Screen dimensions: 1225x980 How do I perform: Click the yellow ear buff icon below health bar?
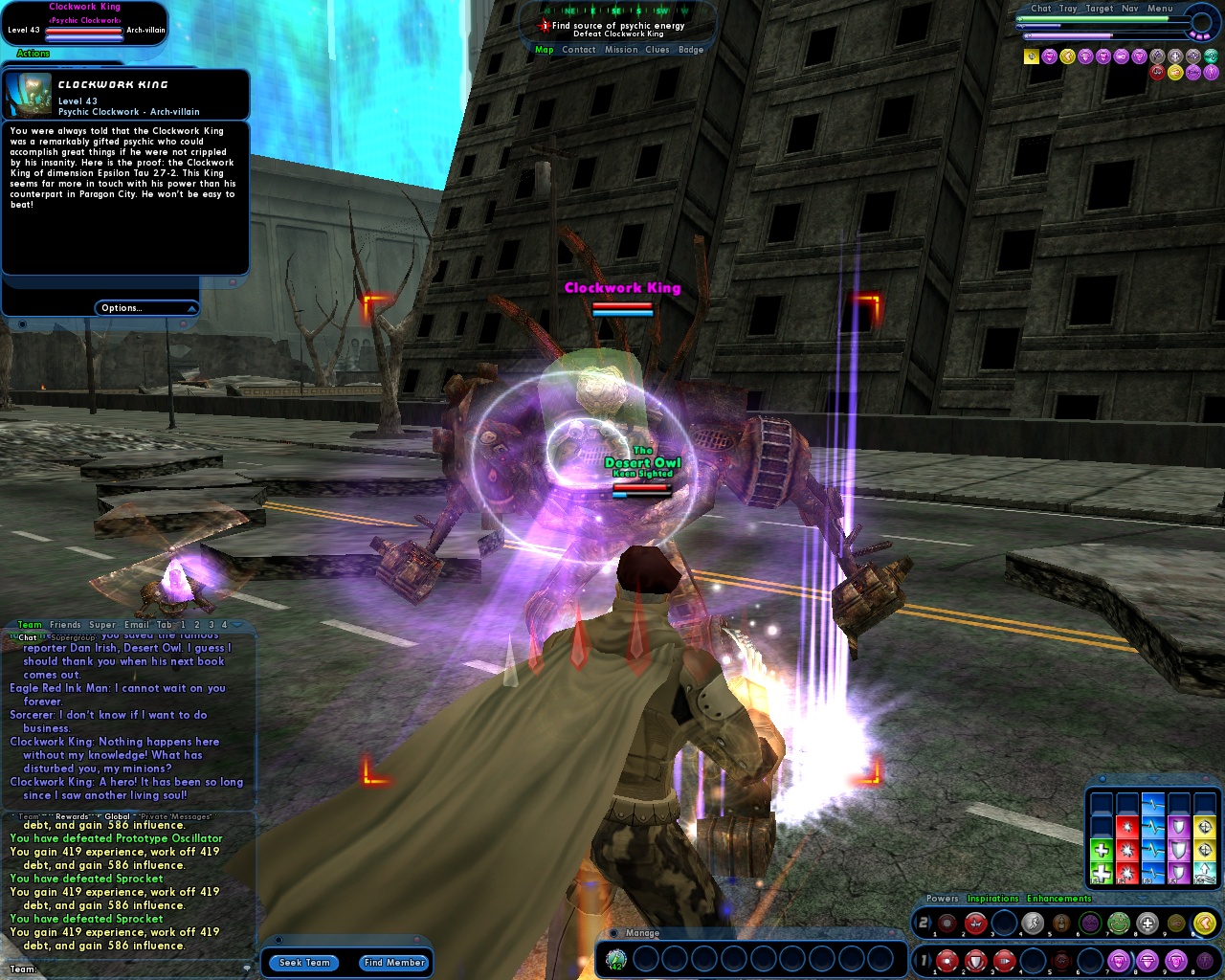click(1069, 56)
